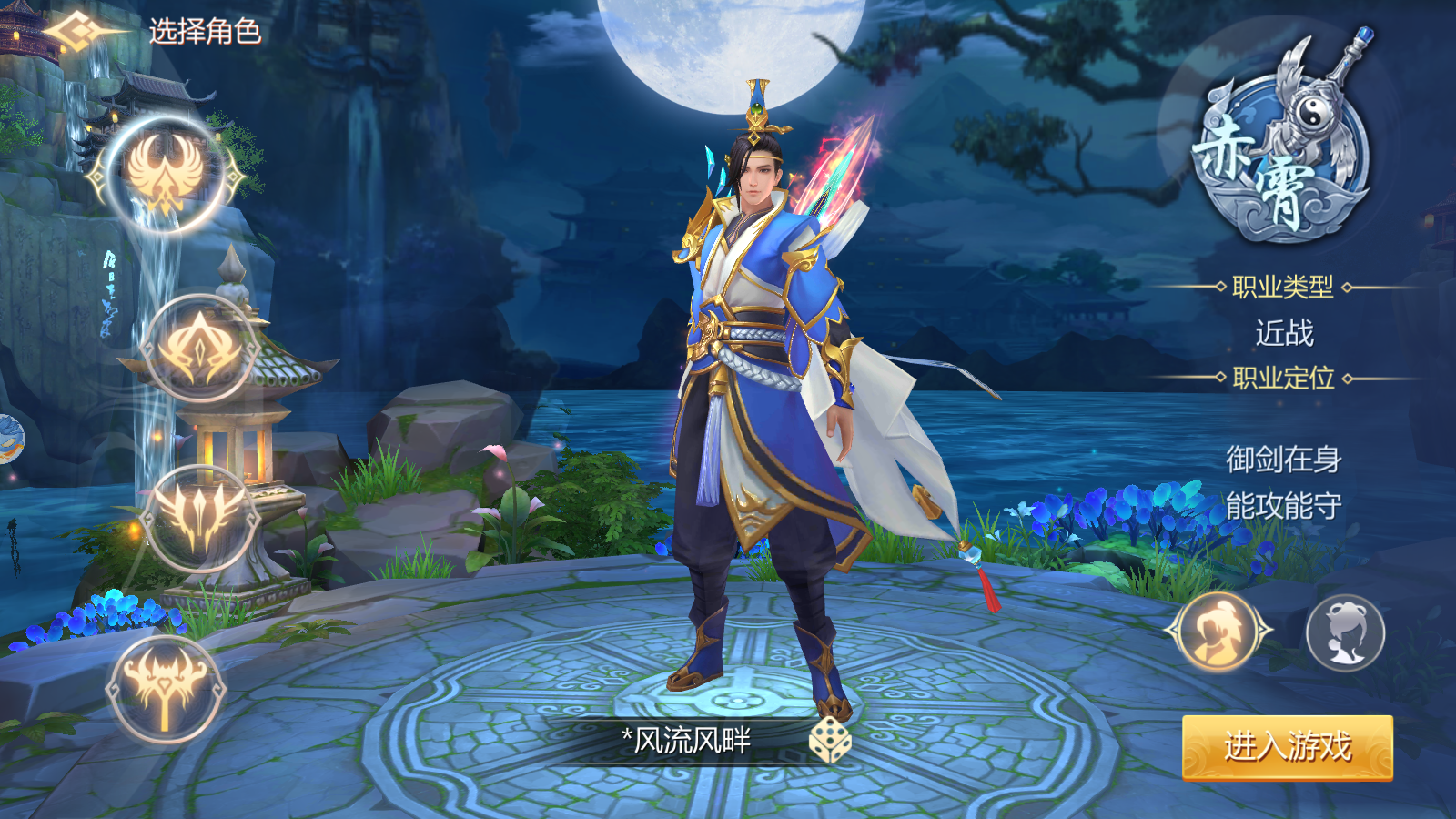1456x819 pixels.
Task: Click the 近战 profession type text
Action: point(1284,334)
